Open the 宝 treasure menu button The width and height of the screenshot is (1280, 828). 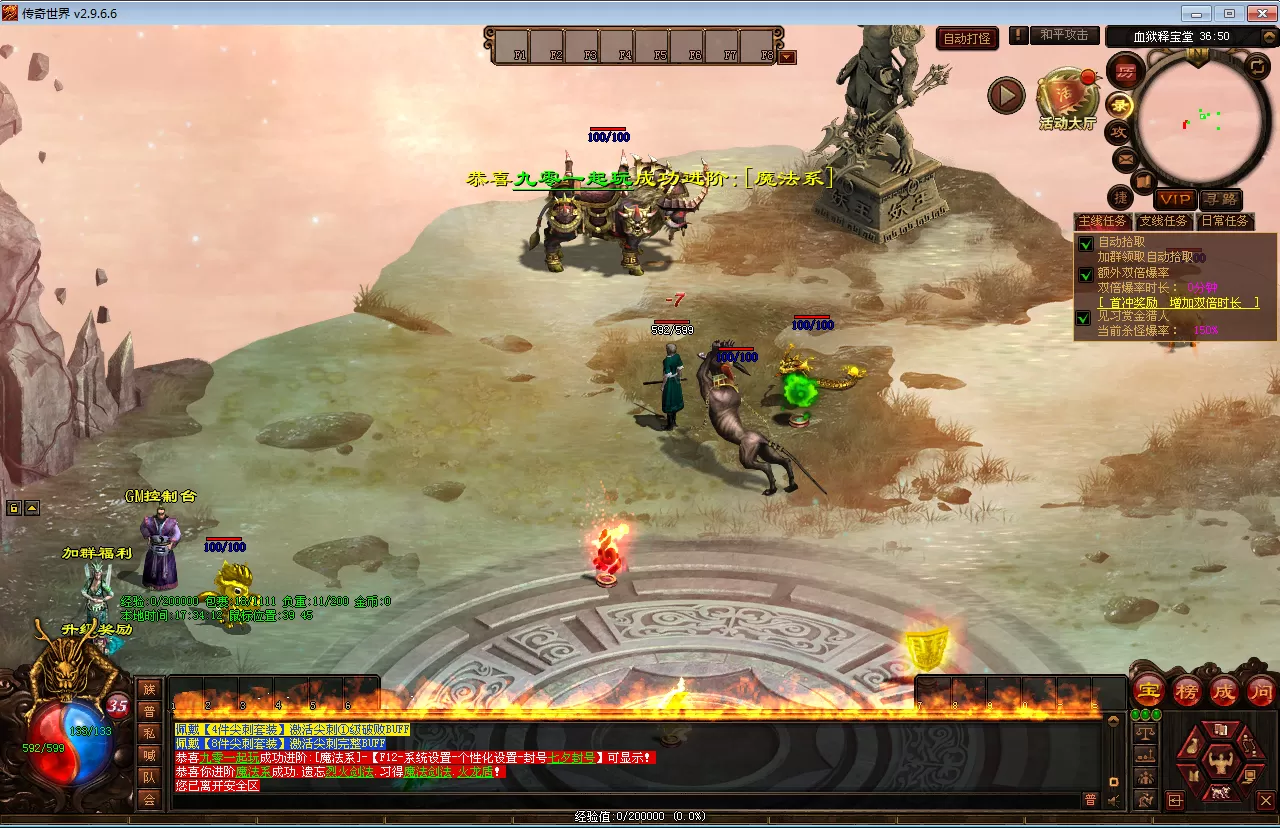[1149, 690]
